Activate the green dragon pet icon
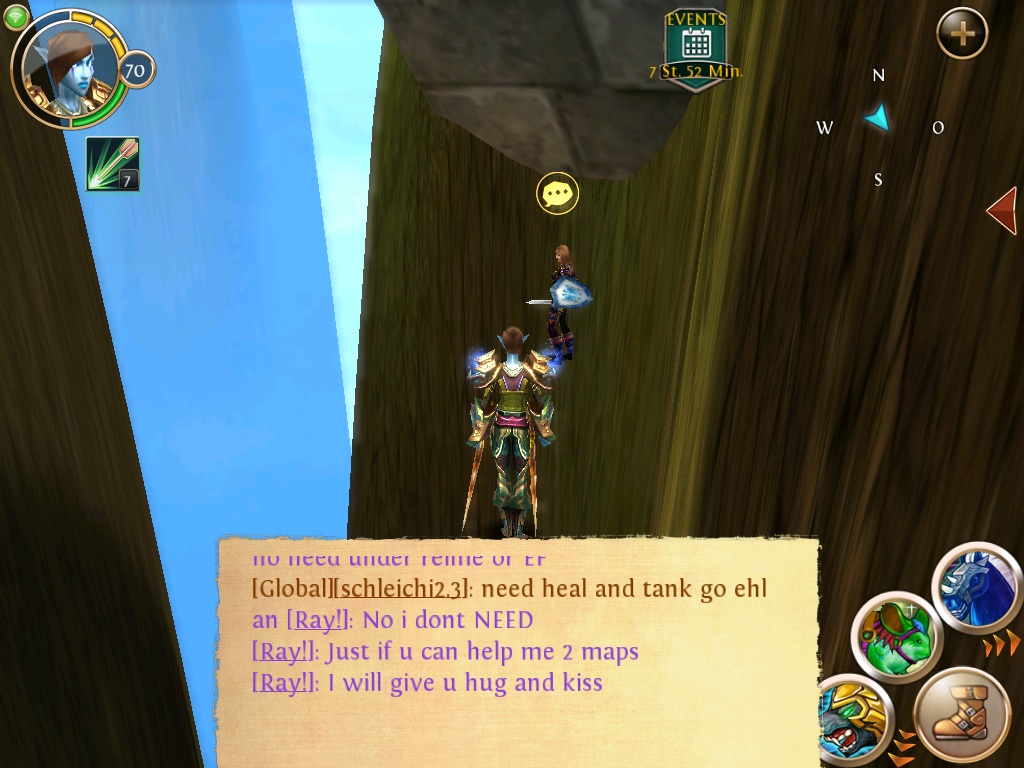This screenshot has height=768, width=1024. [x=896, y=637]
